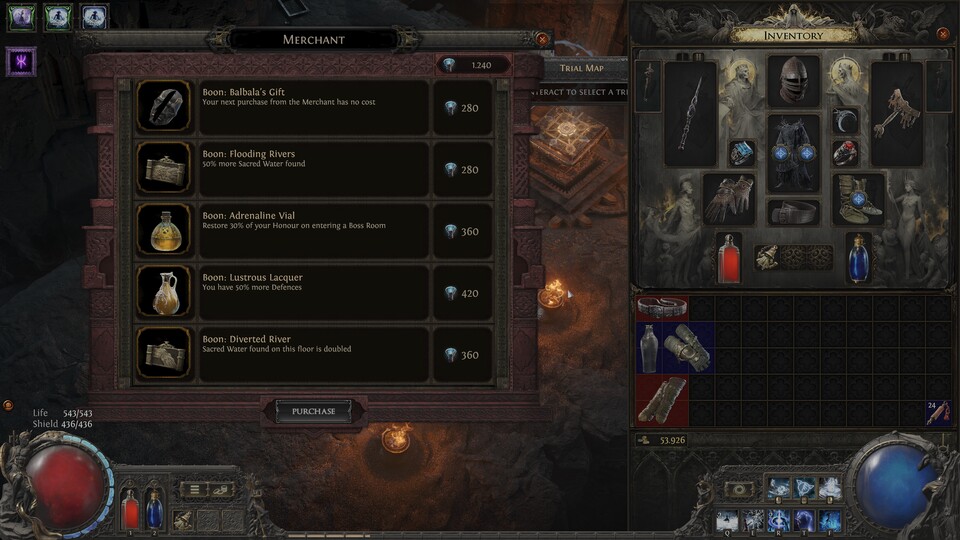
Task: Select the equipped helmet slot
Action: (793, 80)
